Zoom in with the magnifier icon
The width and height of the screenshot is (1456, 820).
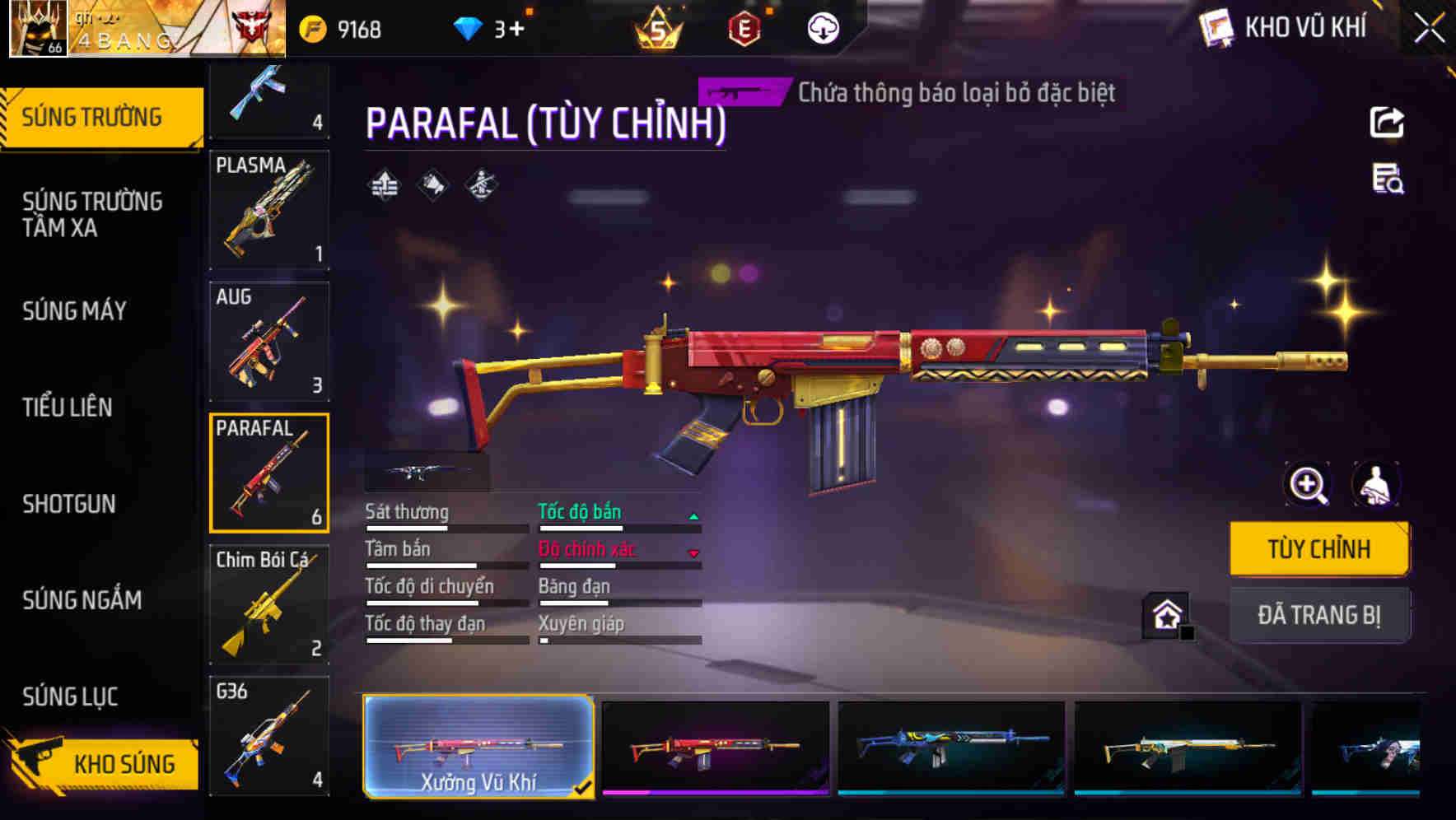click(1308, 484)
